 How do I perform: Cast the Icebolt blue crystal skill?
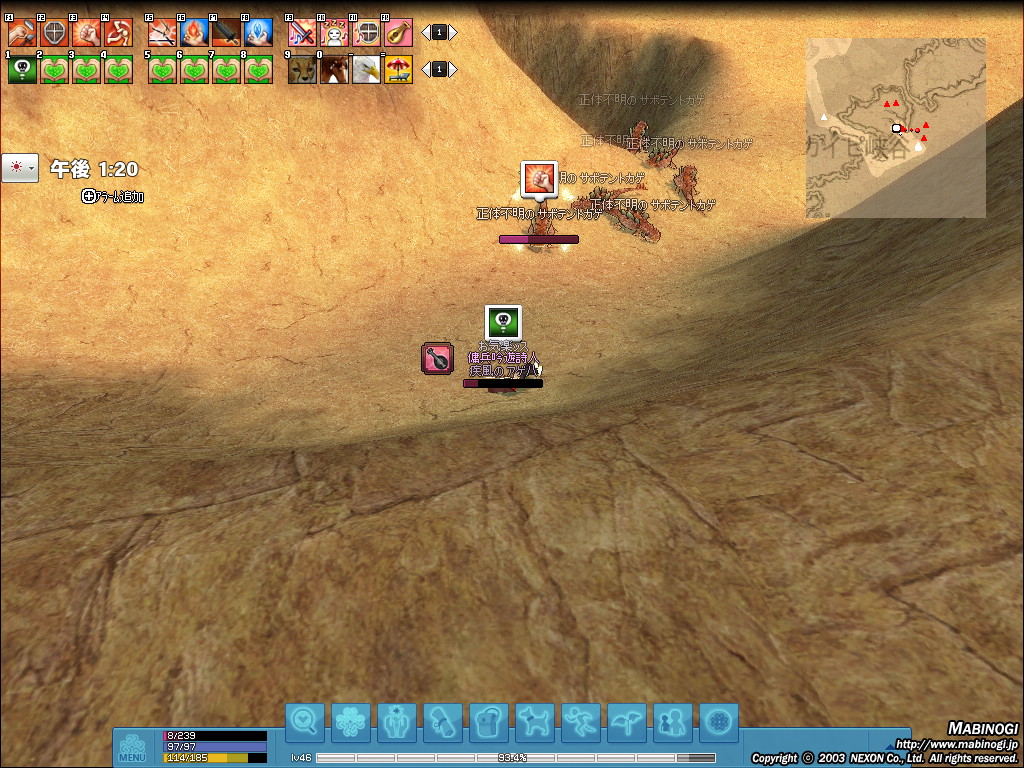point(258,33)
